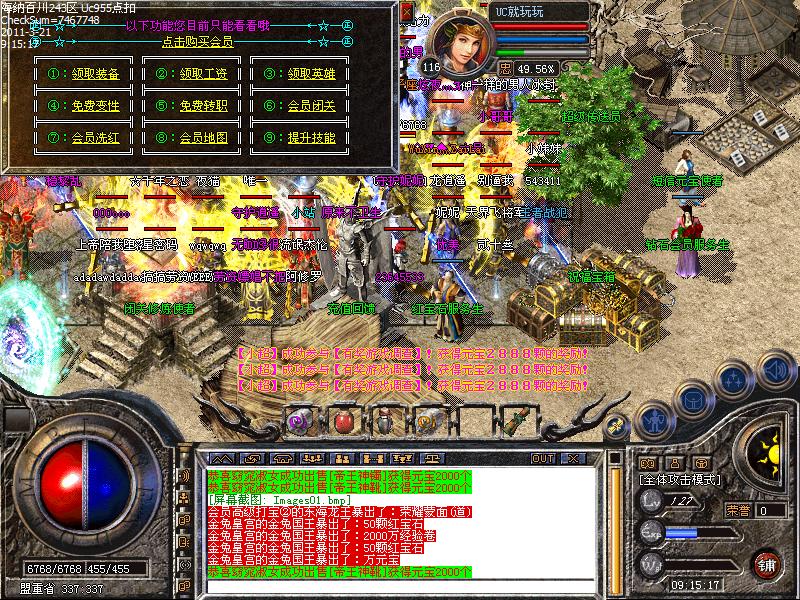Screen dimensions: 800x600
Task: Use the red potion jar in the belt
Action: point(341,420)
